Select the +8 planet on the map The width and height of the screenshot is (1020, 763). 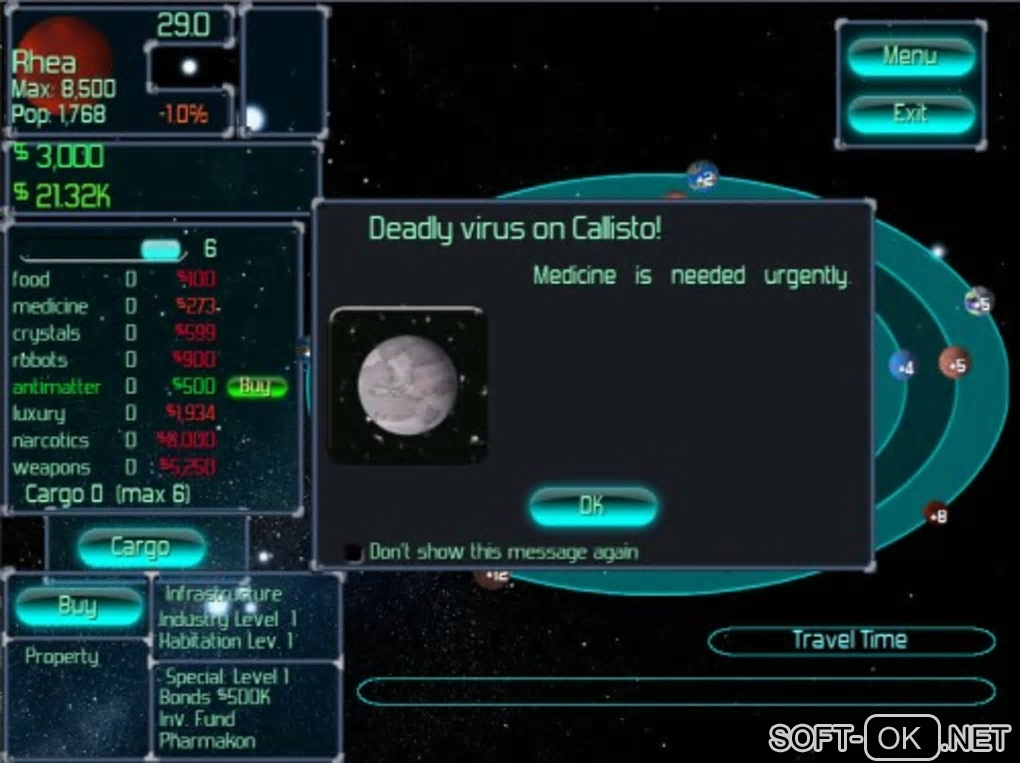click(x=936, y=515)
